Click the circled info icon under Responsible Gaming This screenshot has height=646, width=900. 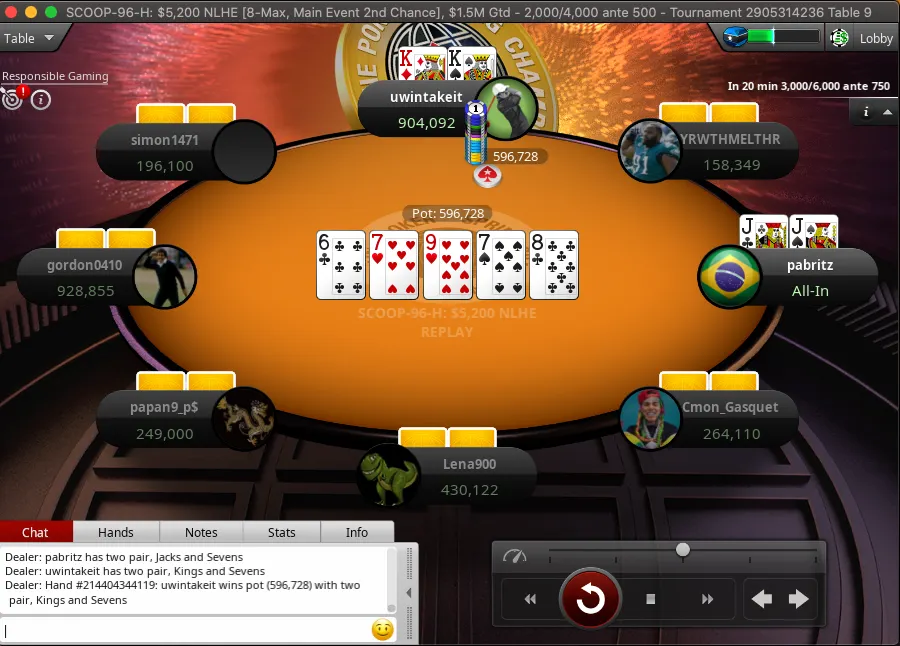[41, 99]
